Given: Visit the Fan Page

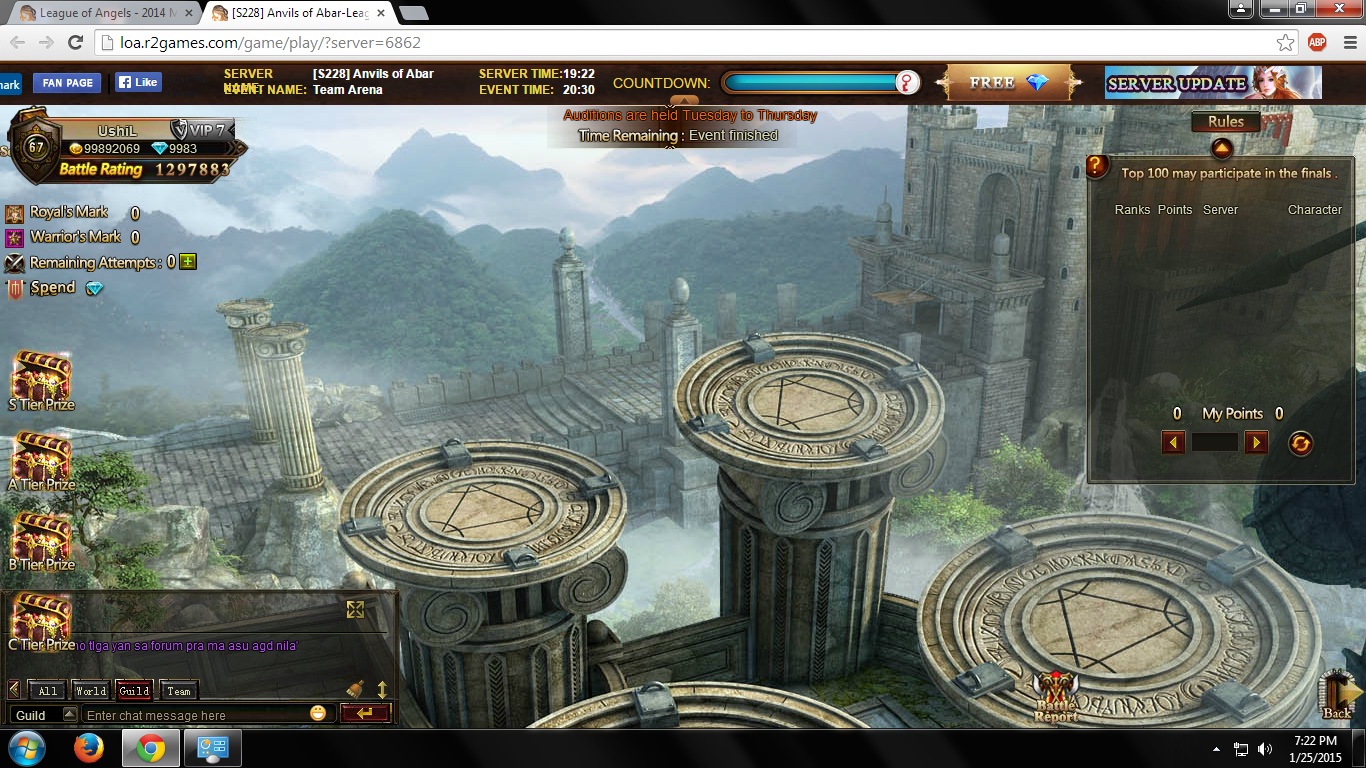Looking at the screenshot, I should [x=68, y=83].
